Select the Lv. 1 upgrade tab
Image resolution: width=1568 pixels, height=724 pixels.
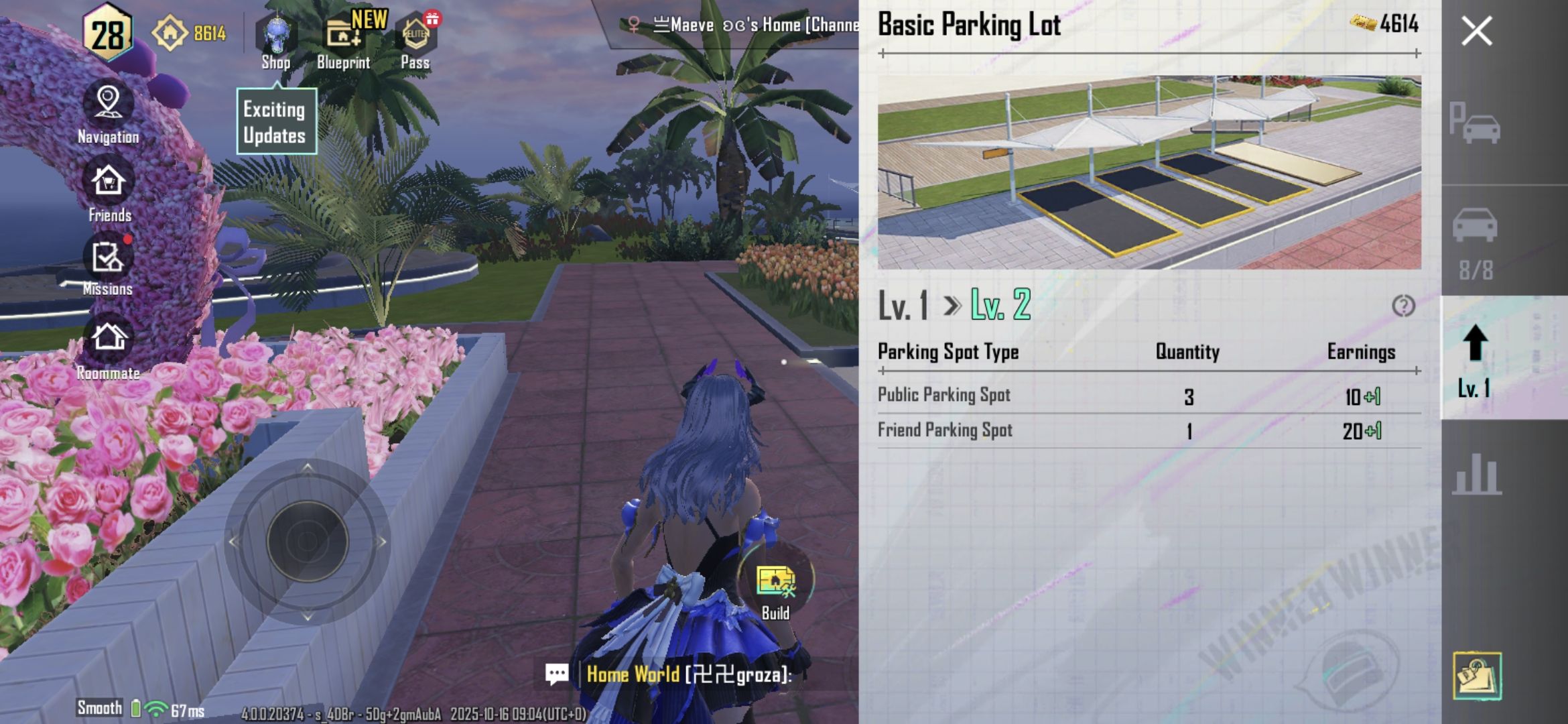1475,359
